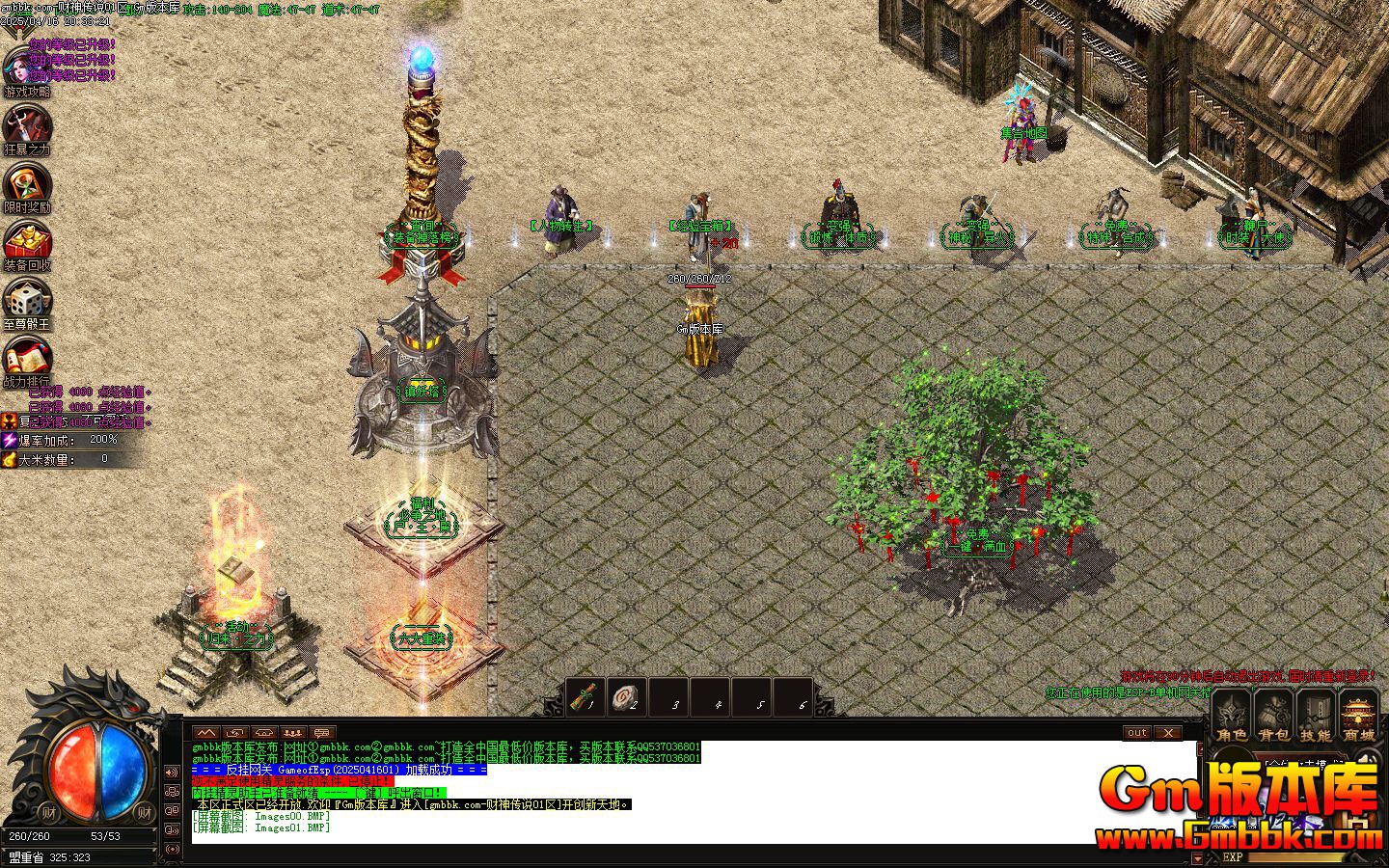This screenshot has height=868, width=1389.
Task: Open the 商城 shop mall
Action: 1359,716
